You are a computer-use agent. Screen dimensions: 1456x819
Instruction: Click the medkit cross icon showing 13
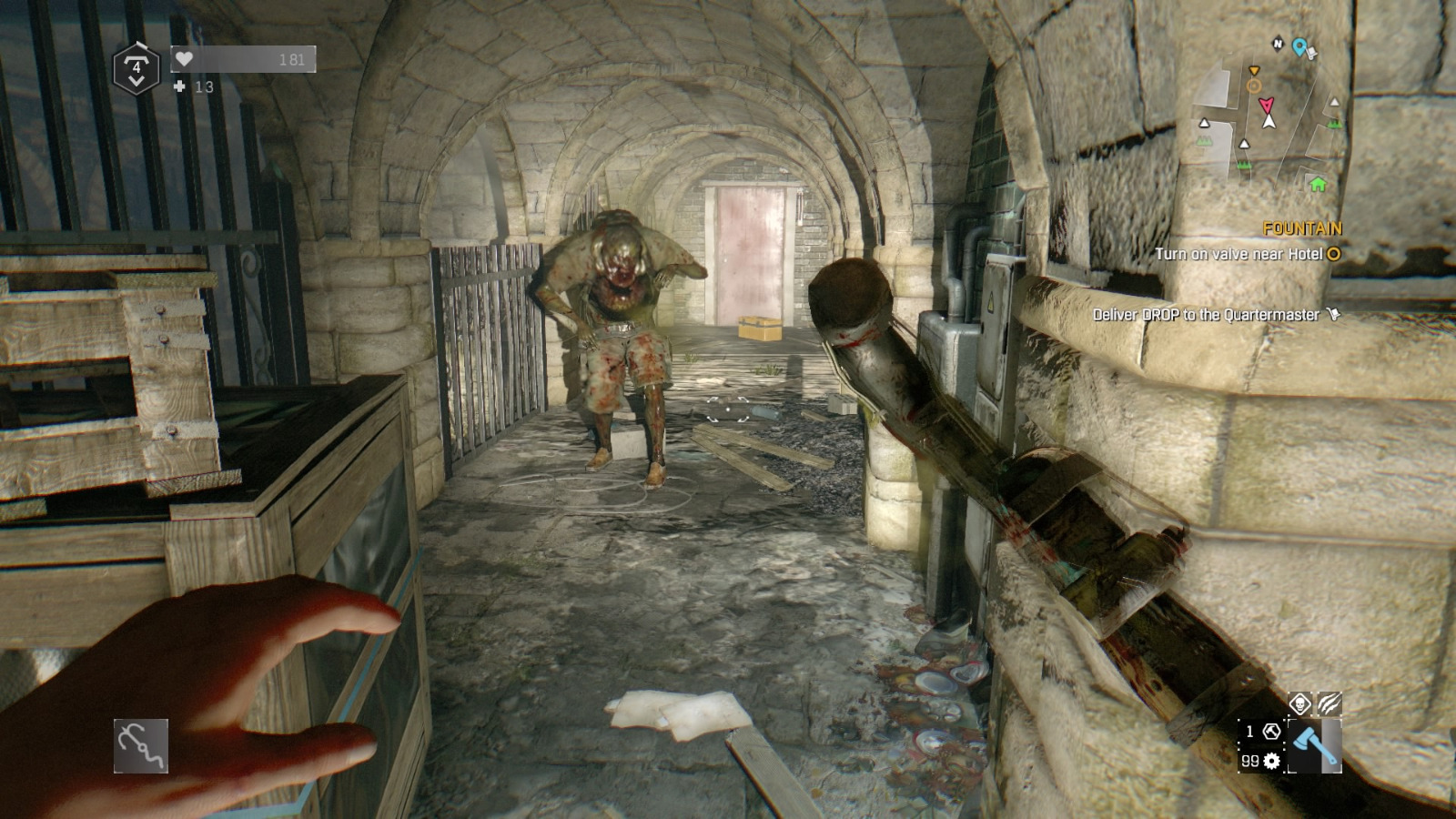[x=179, y=86]
